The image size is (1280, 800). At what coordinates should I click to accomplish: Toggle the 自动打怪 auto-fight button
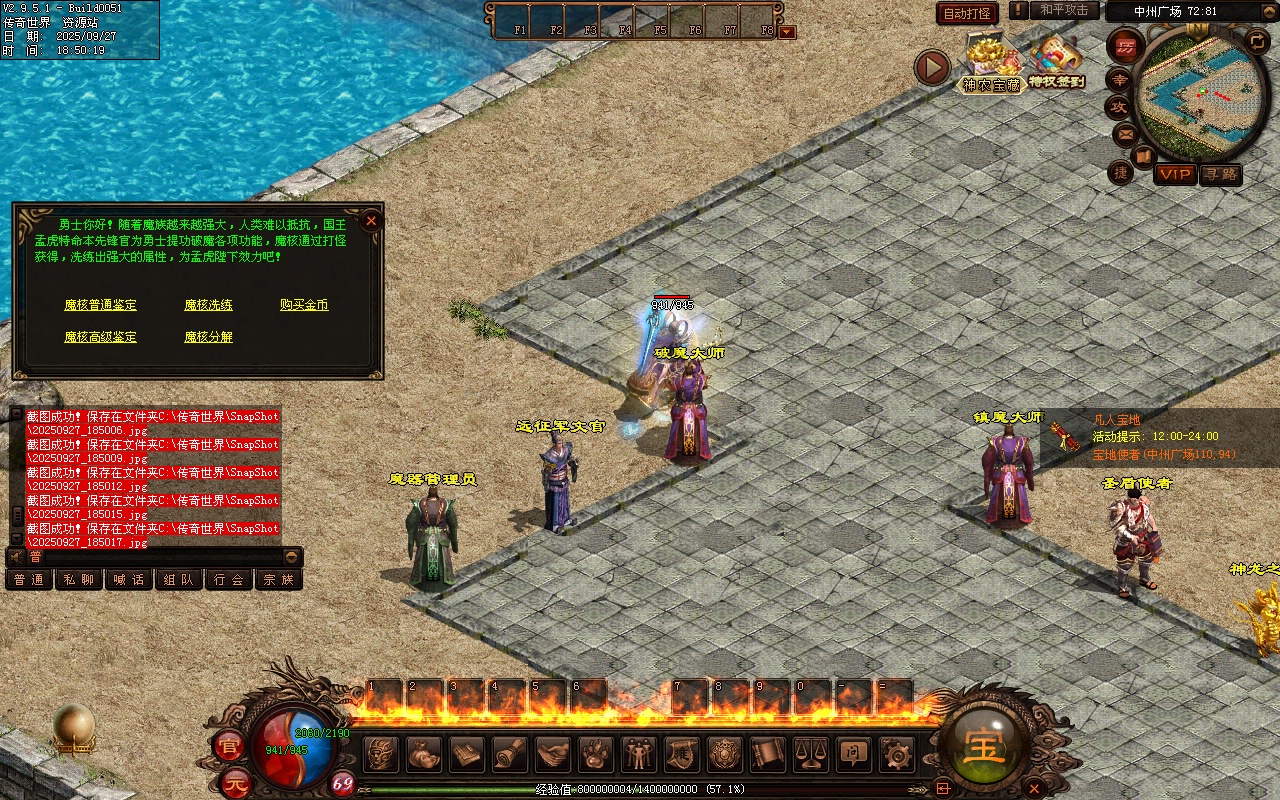(967, 13)
